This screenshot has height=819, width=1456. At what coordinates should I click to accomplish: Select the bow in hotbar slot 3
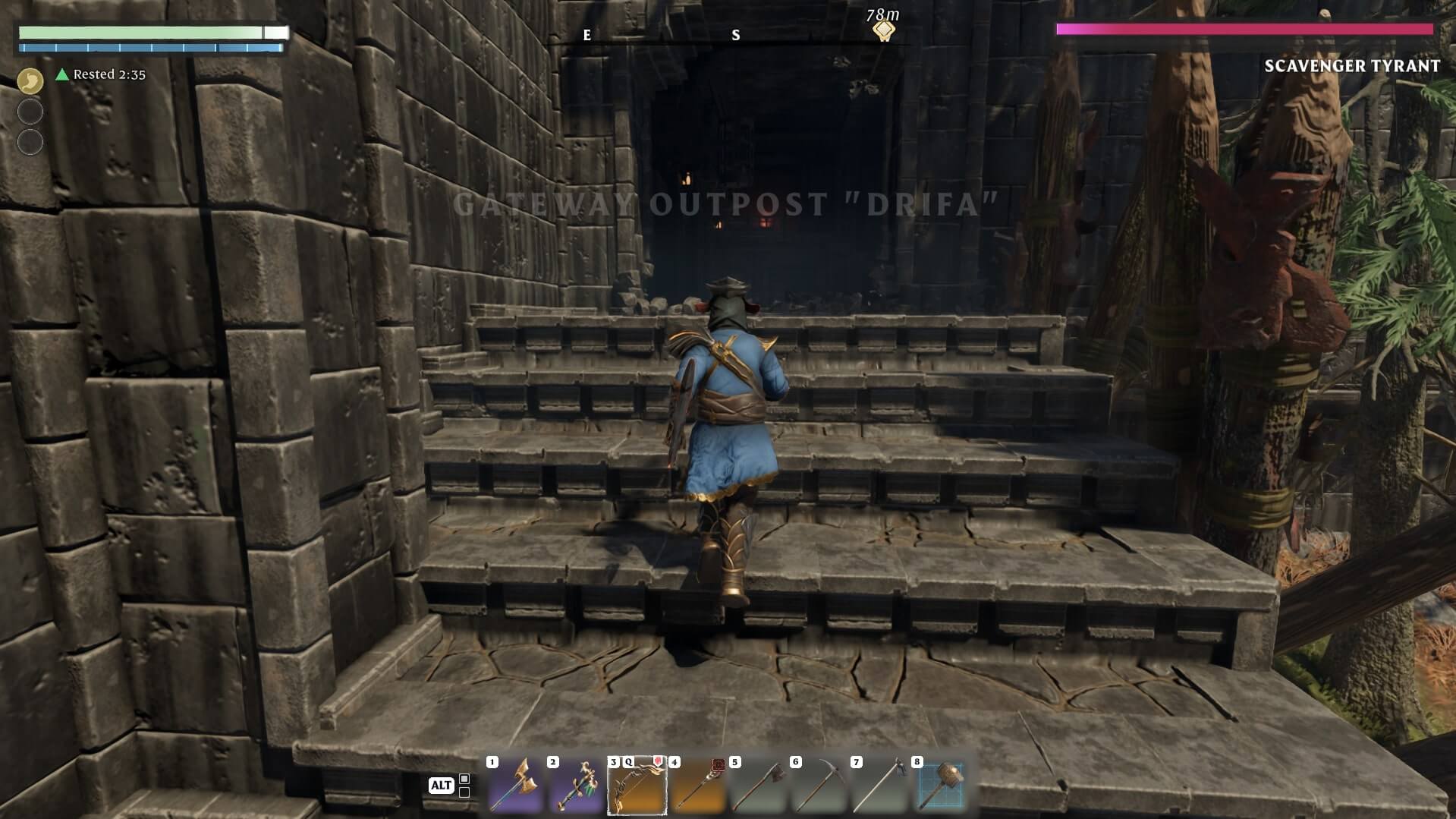(x=637, y=786)
